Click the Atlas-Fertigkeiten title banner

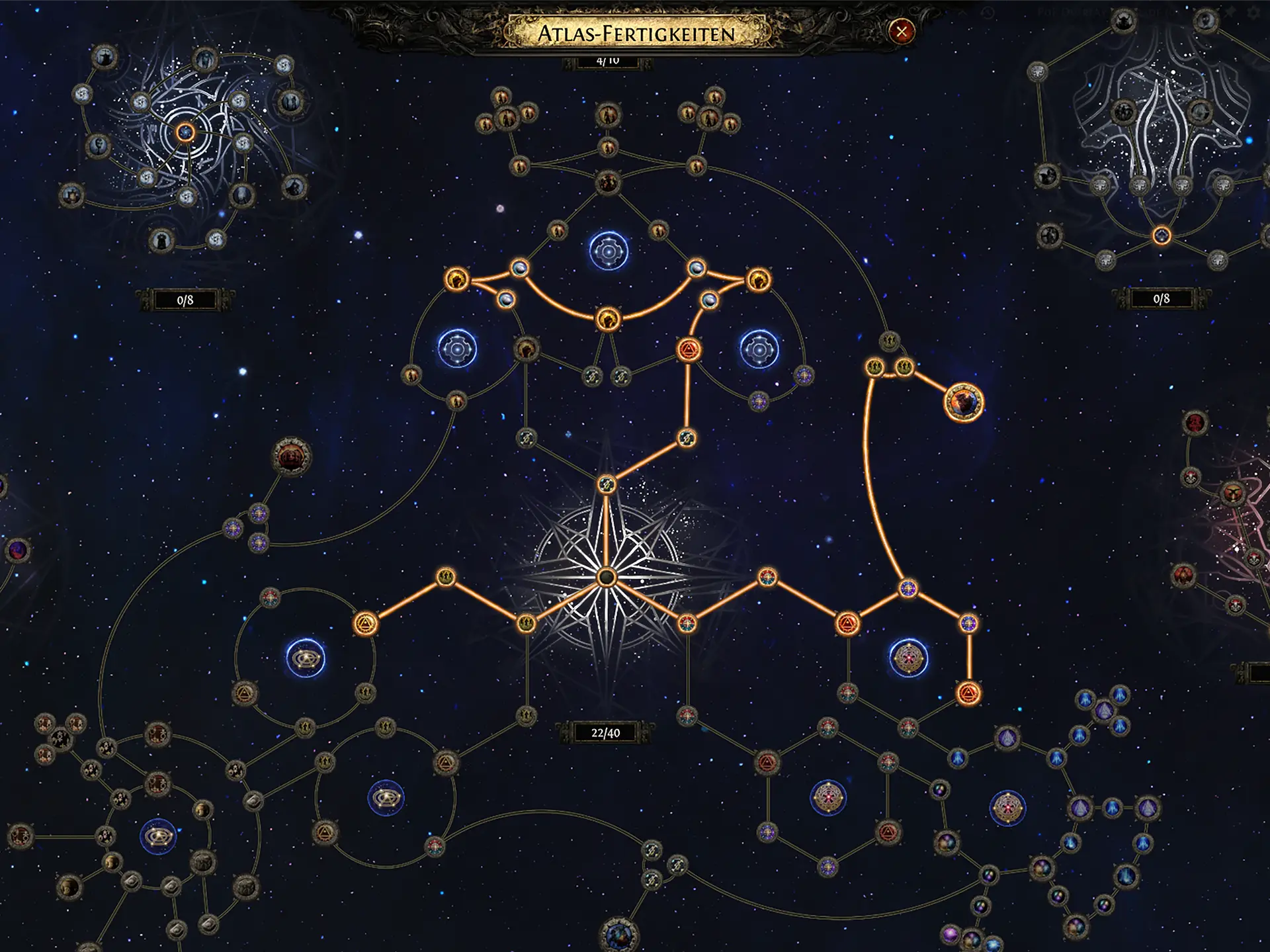pyautogui.click(x=637, y=30)
